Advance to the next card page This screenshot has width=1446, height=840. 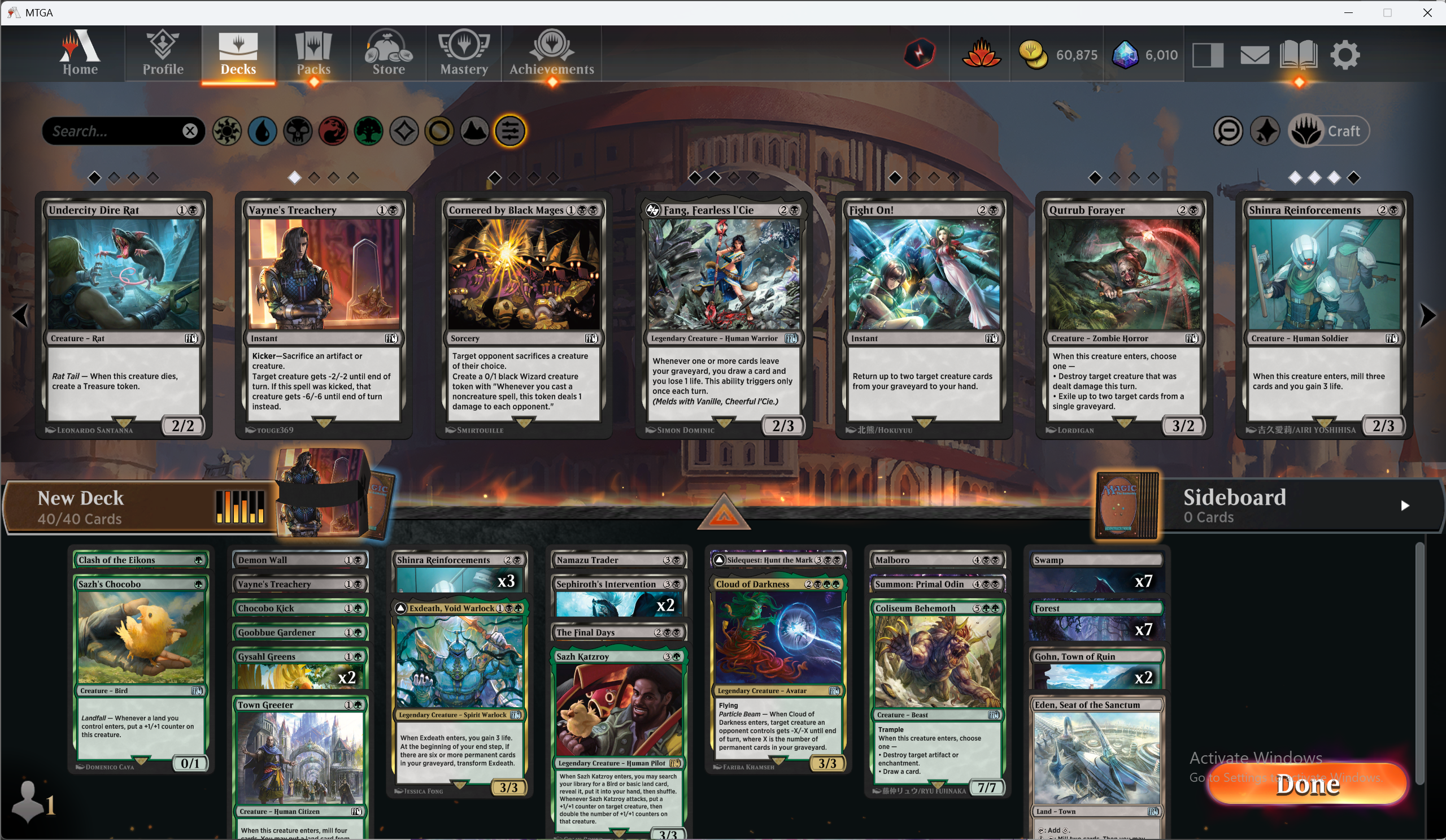point(1428,315)
